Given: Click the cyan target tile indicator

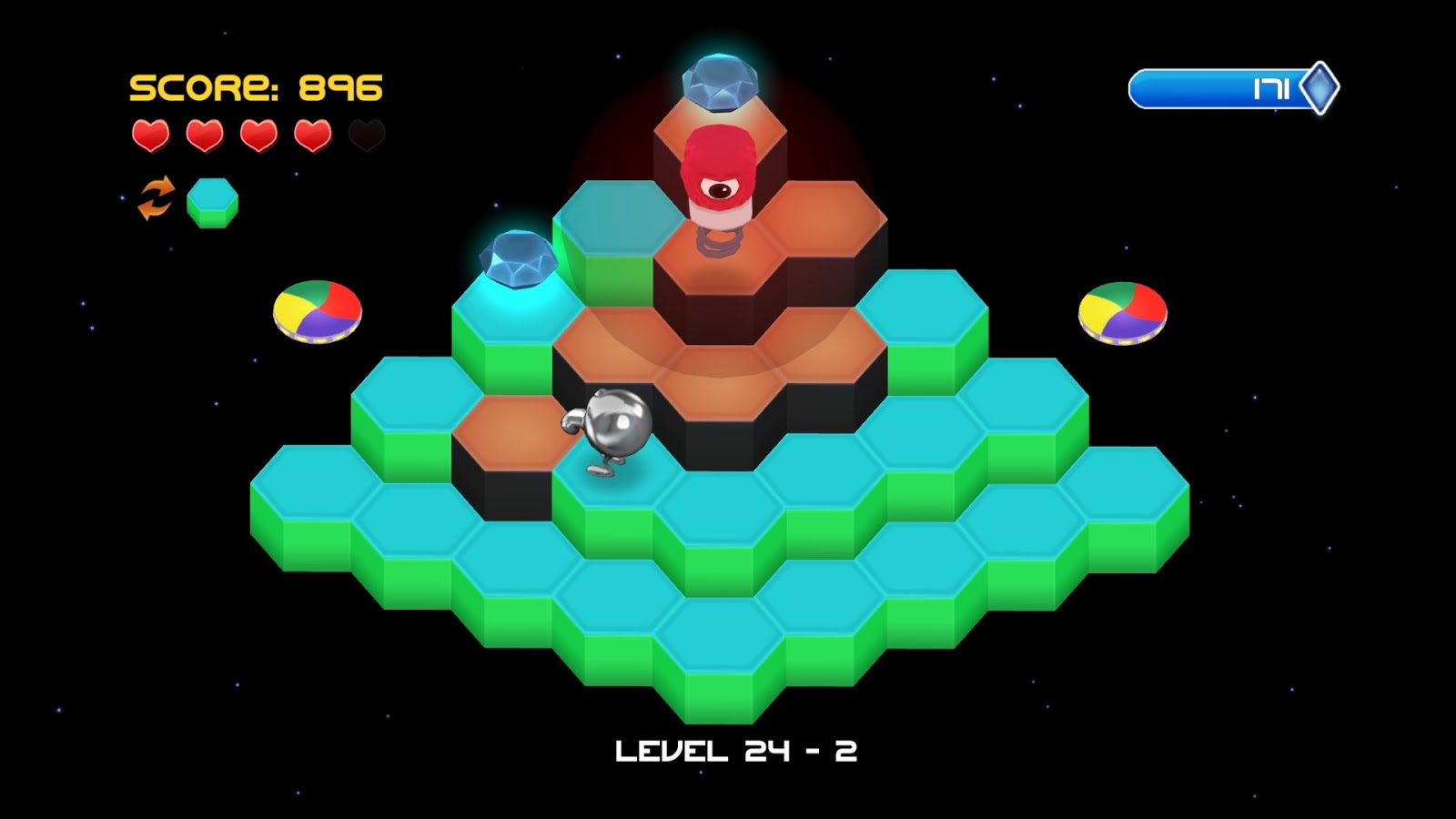Looking at the screenshot, I should pyautogui.click(x=212, y=201).
